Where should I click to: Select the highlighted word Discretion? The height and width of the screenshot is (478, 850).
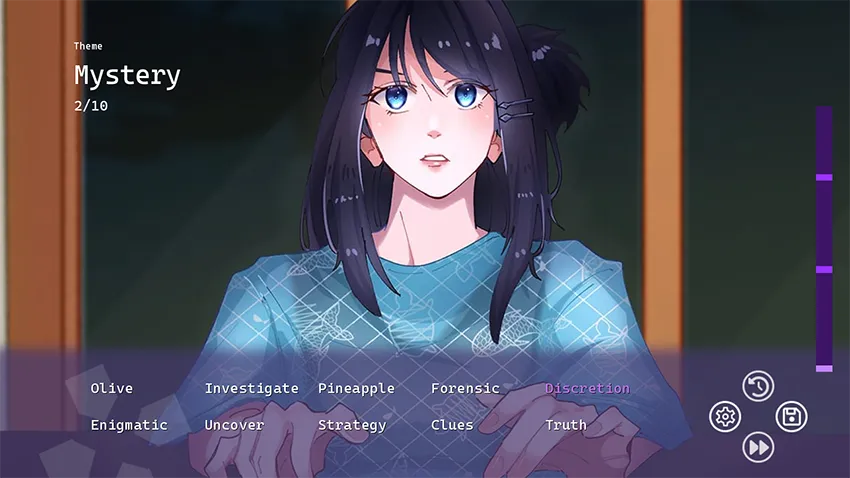587,388
